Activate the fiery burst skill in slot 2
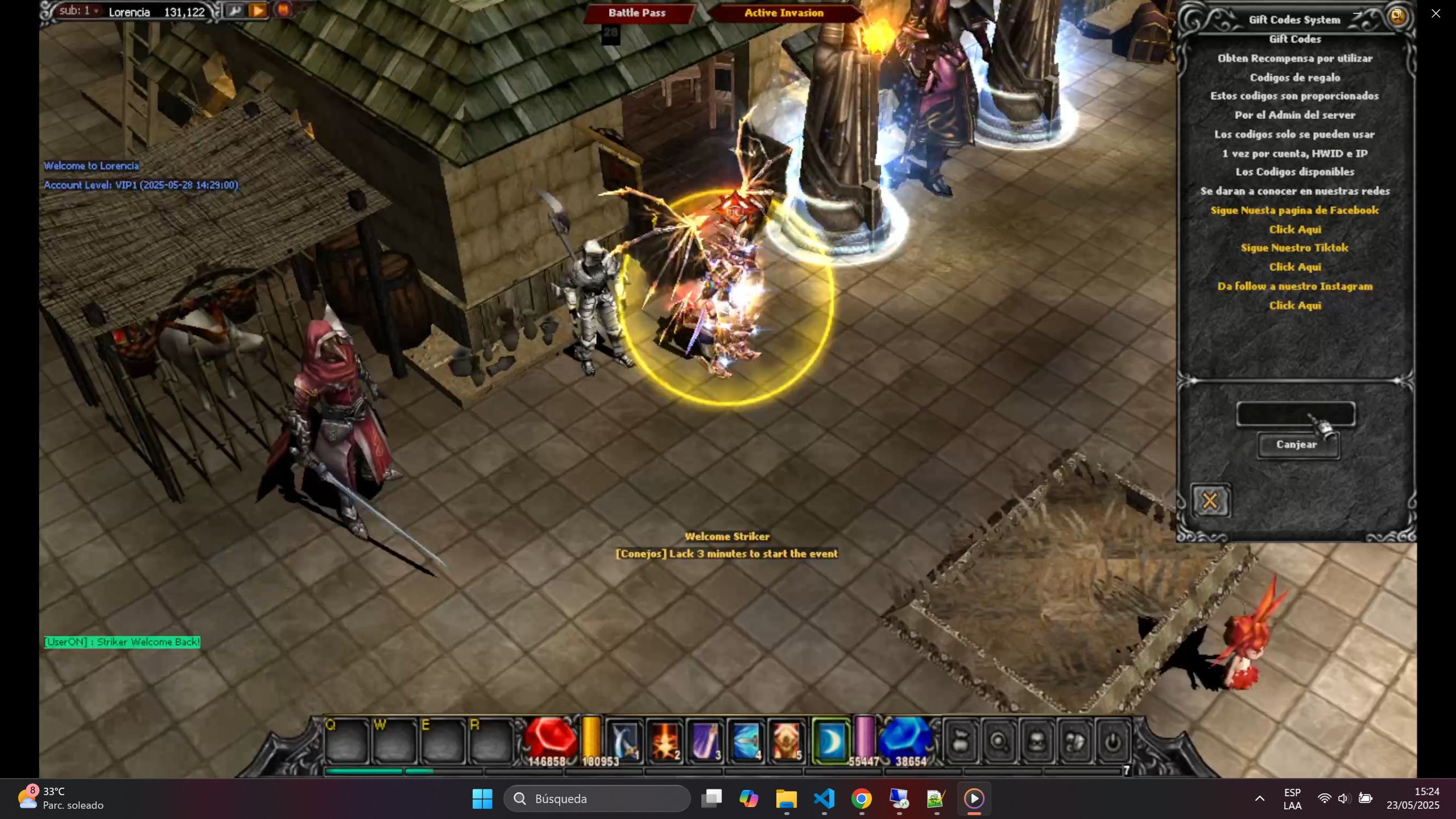This screenshot has height=819, width=1456. click(x=665, y=741)
